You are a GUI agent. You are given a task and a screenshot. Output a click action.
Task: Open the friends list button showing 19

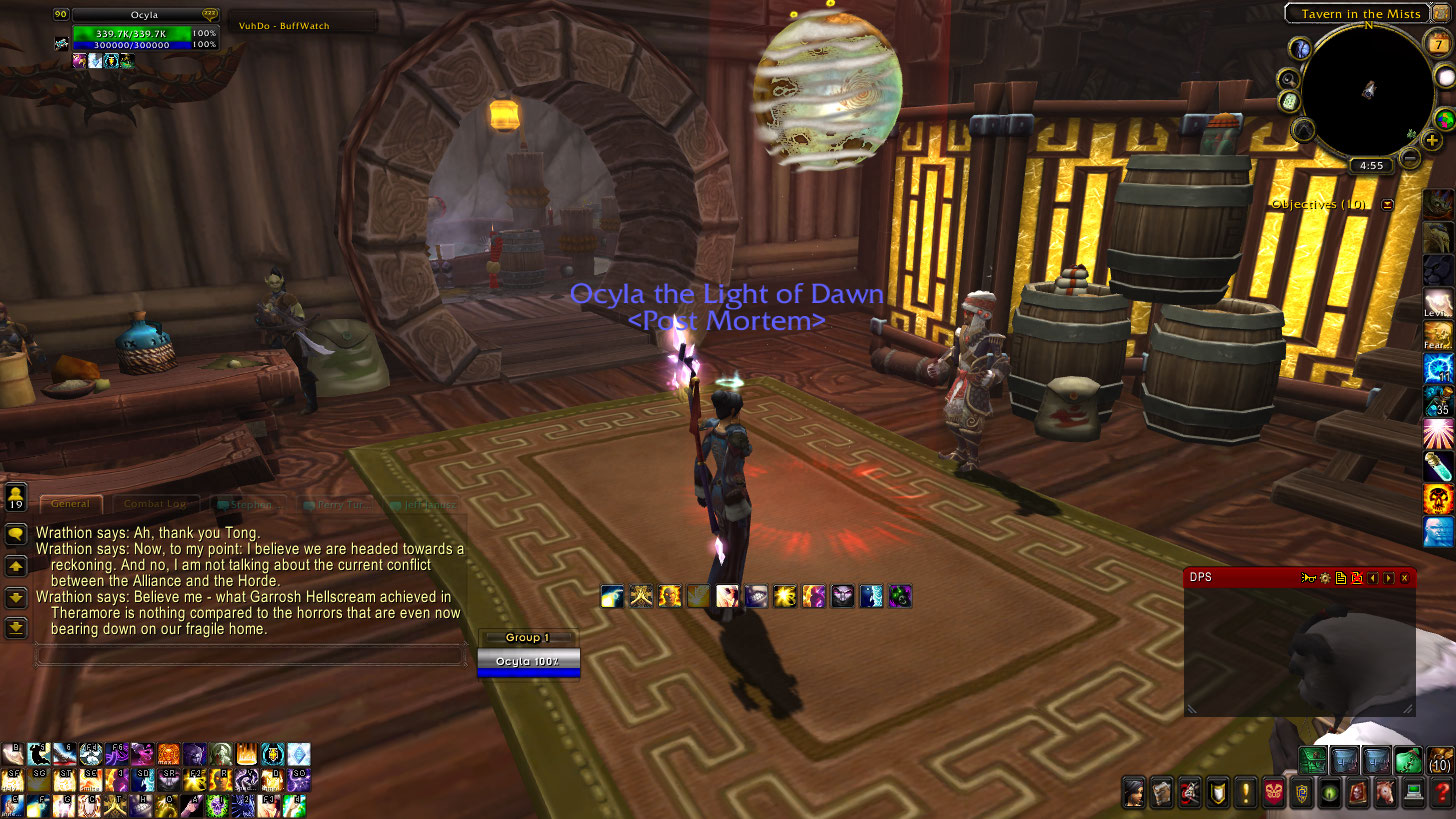16,497
